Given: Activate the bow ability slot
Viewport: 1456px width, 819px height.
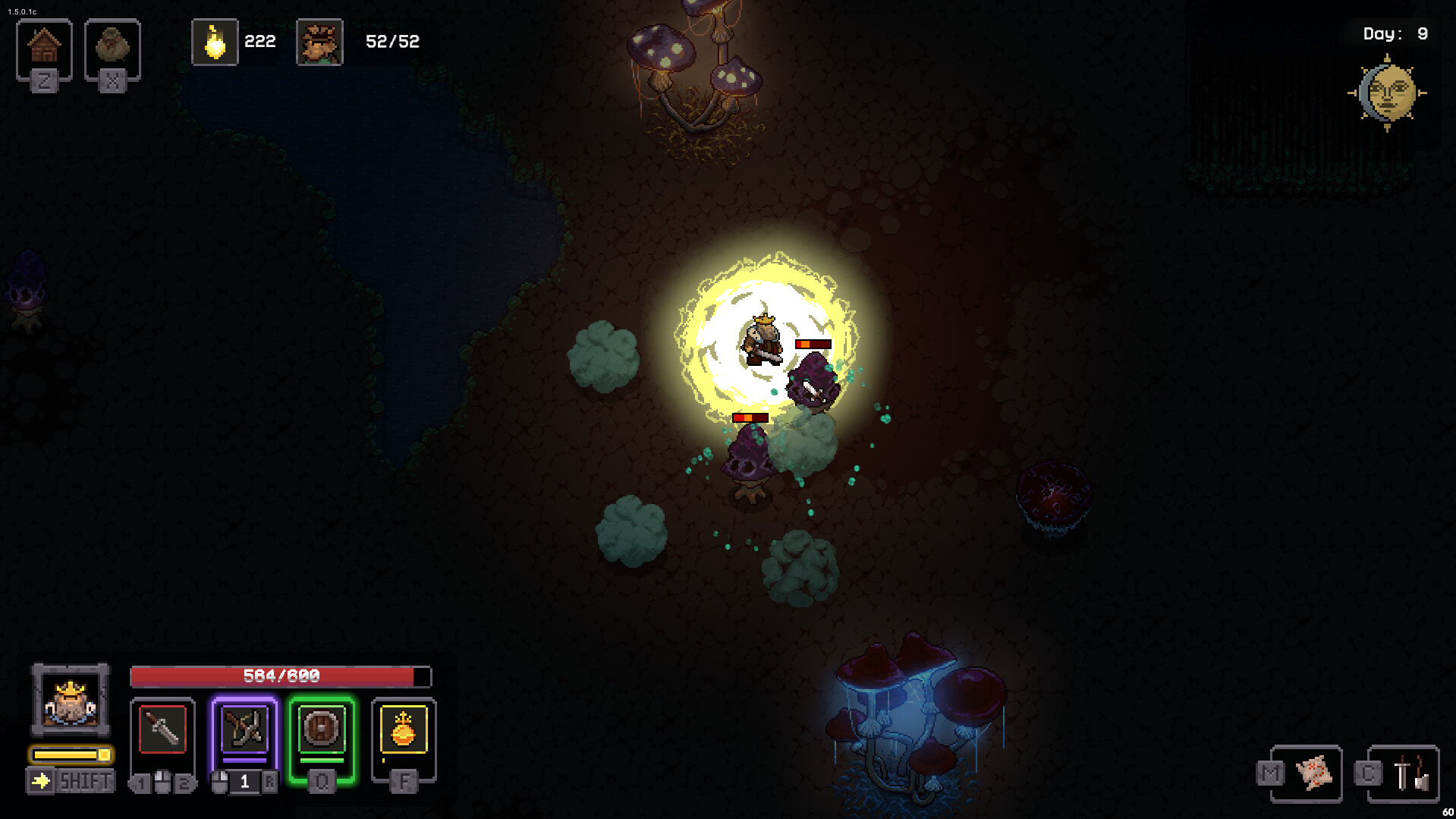Looking at the screenshot, I should [x=244, y=730].
